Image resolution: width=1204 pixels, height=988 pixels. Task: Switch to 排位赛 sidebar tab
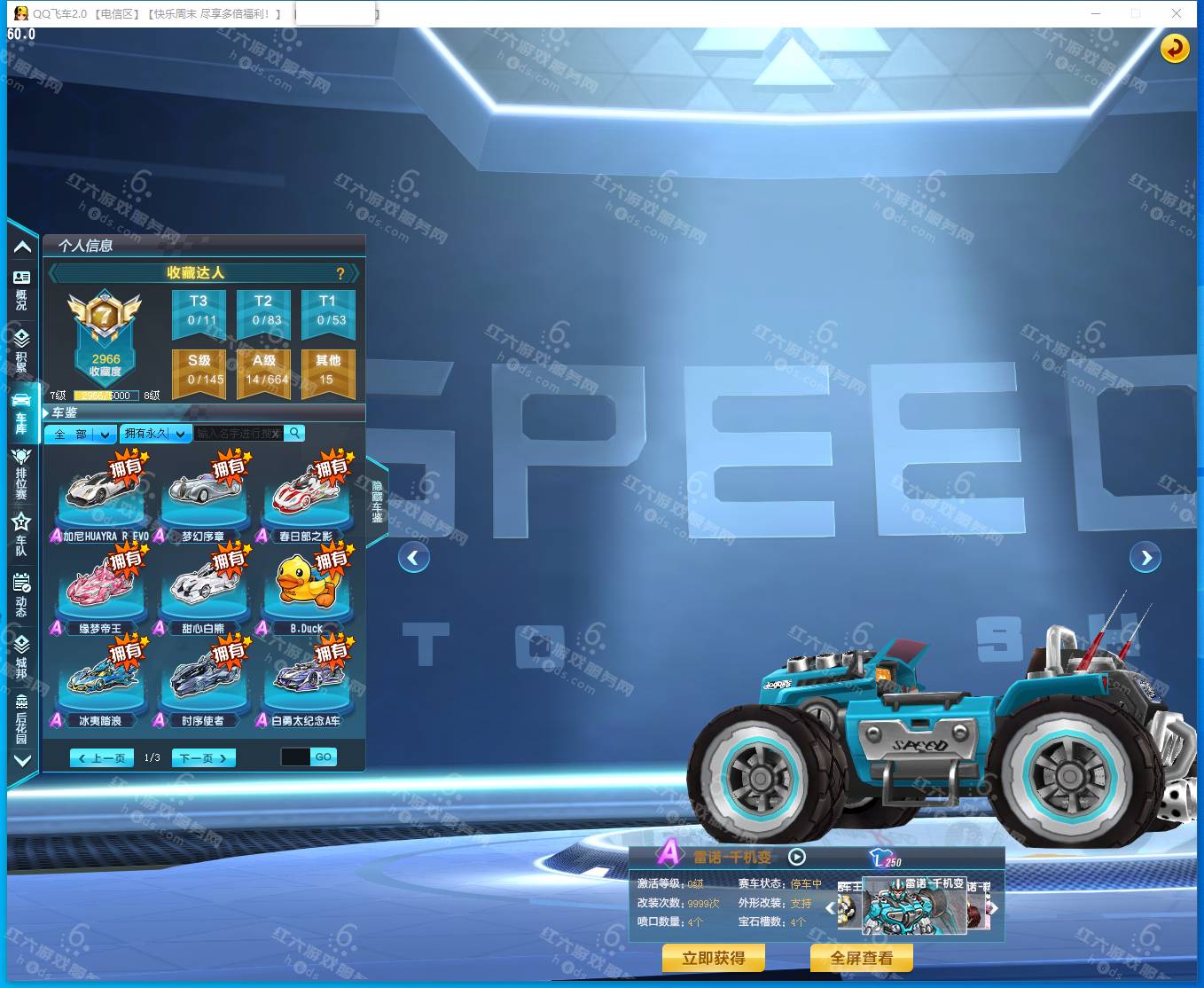tap(21, 473)
